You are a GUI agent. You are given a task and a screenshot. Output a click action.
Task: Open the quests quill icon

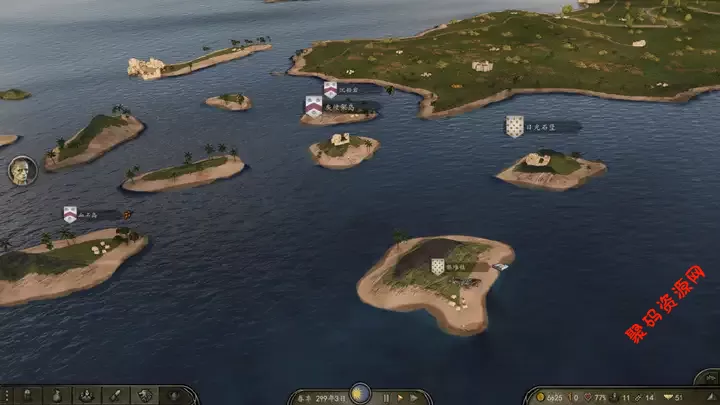click(x=115, y=396)
